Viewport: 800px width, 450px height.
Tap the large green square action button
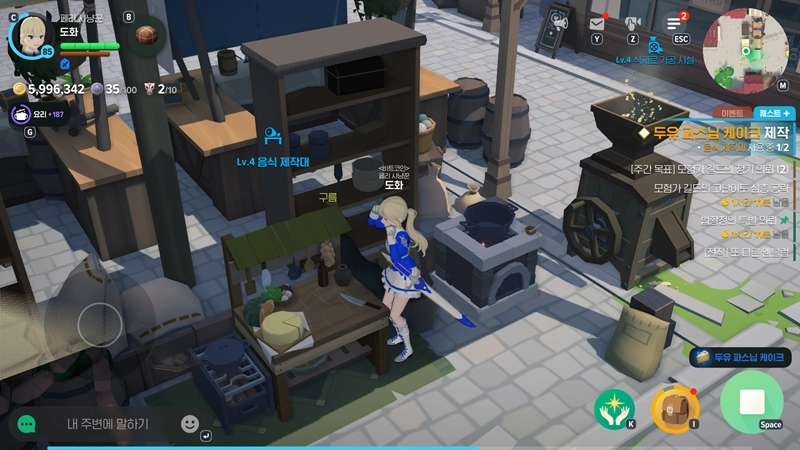[752, 402]
